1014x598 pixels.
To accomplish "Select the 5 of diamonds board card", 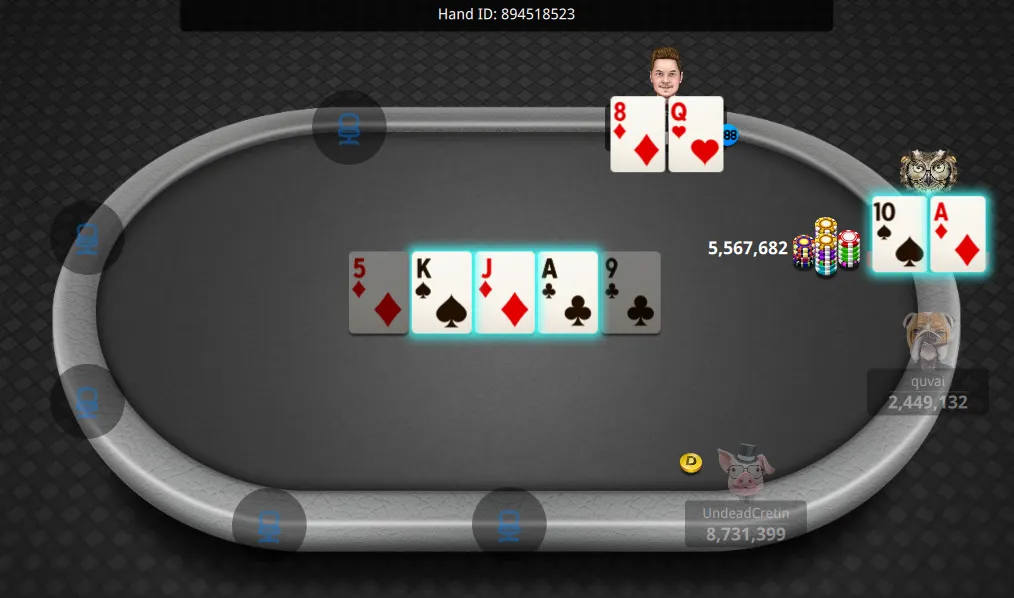I will click(x=379, y=292).
